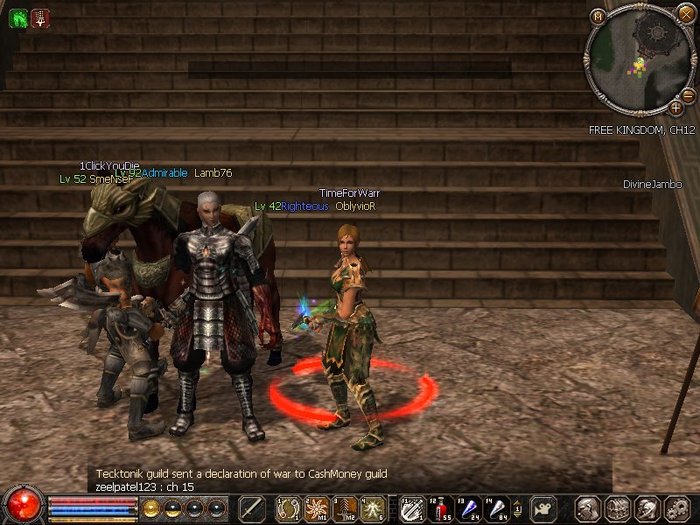
Task: Open the messenger head icon beside the gear
Action: [644, 509]
